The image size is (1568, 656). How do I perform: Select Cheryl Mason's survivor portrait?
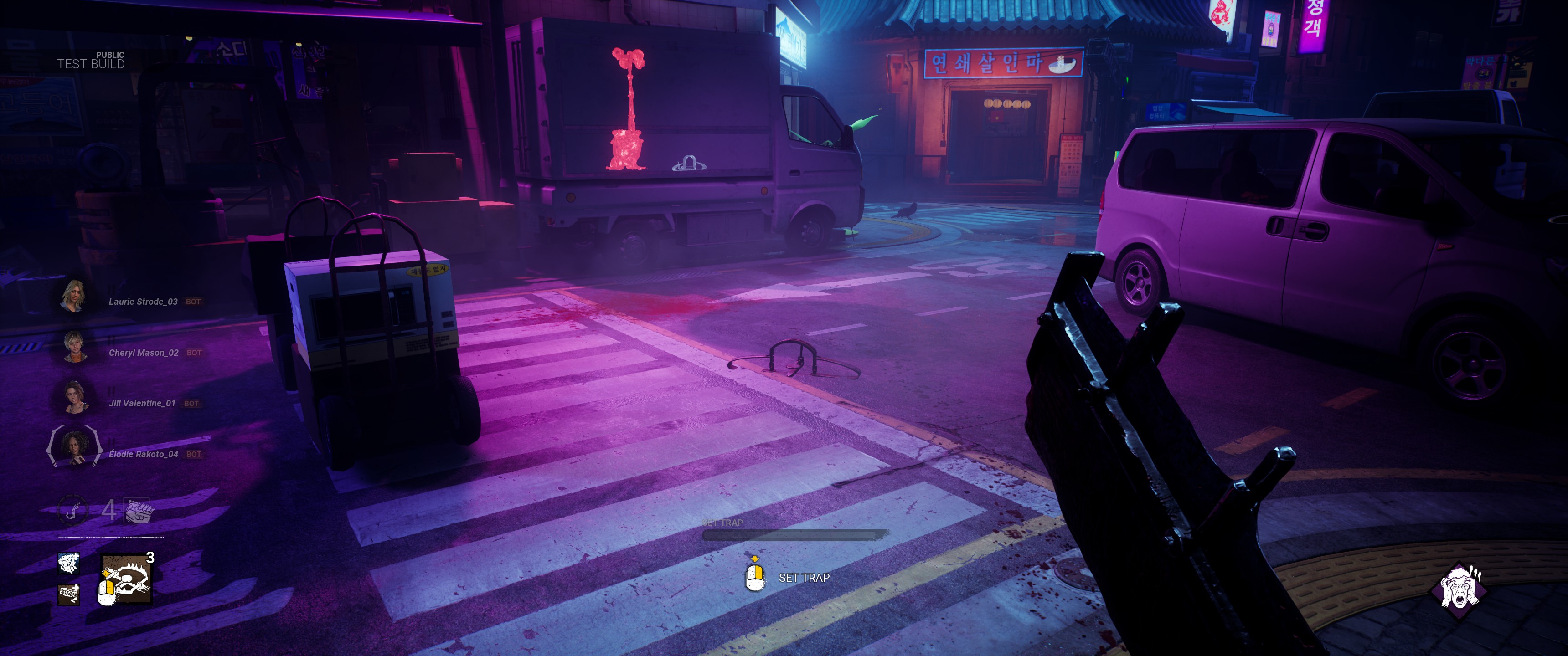point(74,347)
